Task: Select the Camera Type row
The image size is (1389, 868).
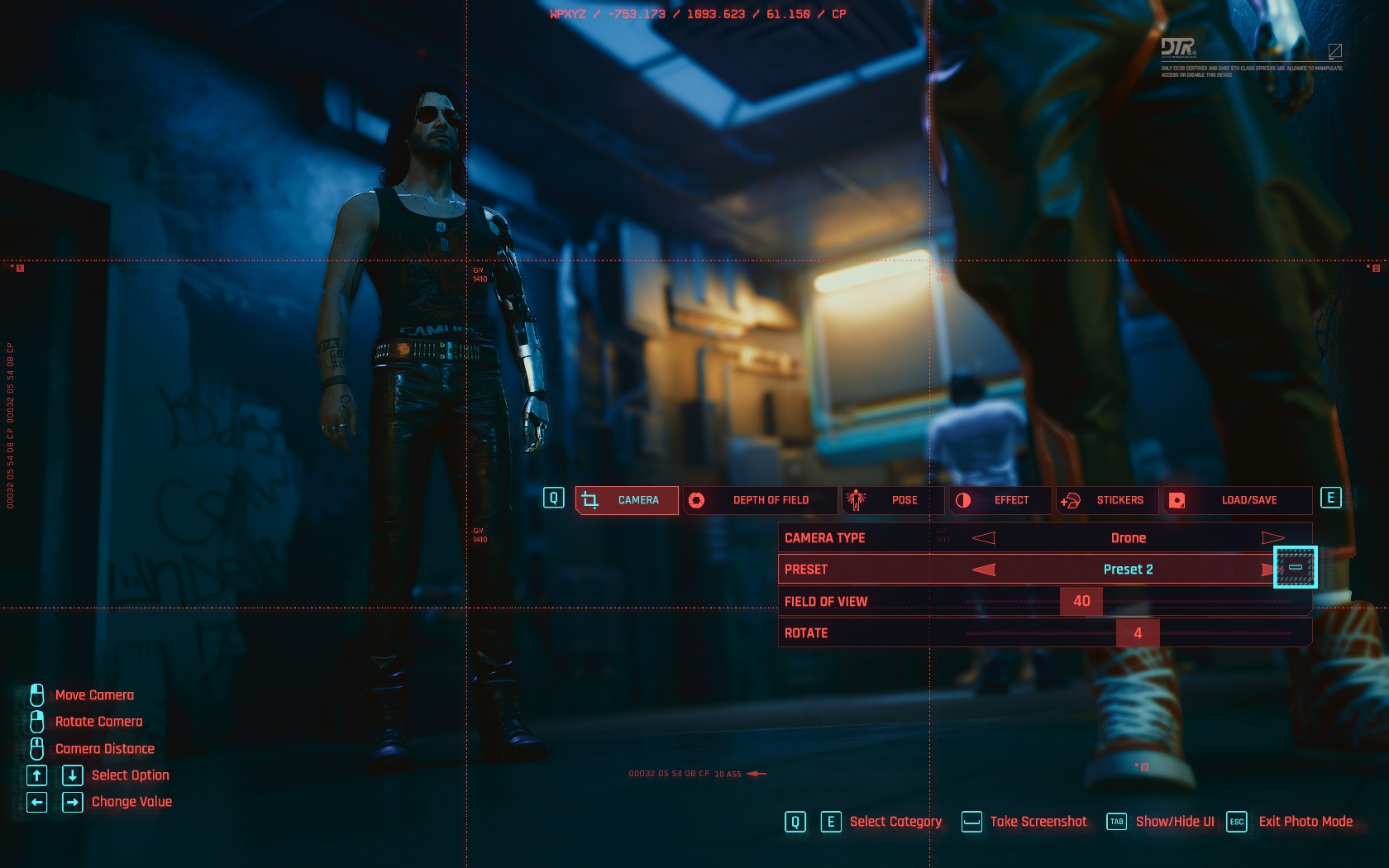Action: pos(868,538)
